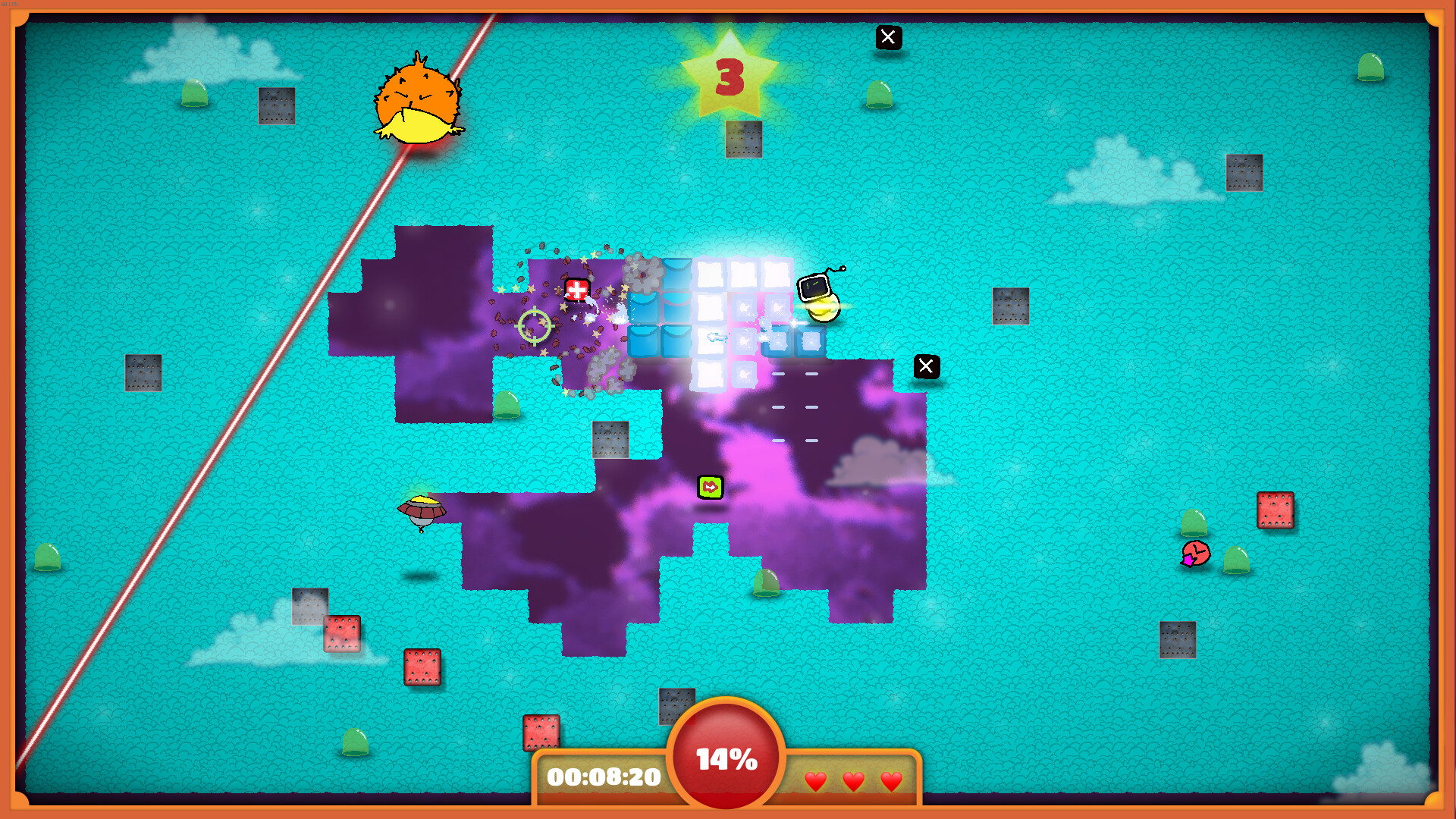This screenshot has height=819, width=1456.
Task: Click the black X block near the map center
Action: click(926, 366)
